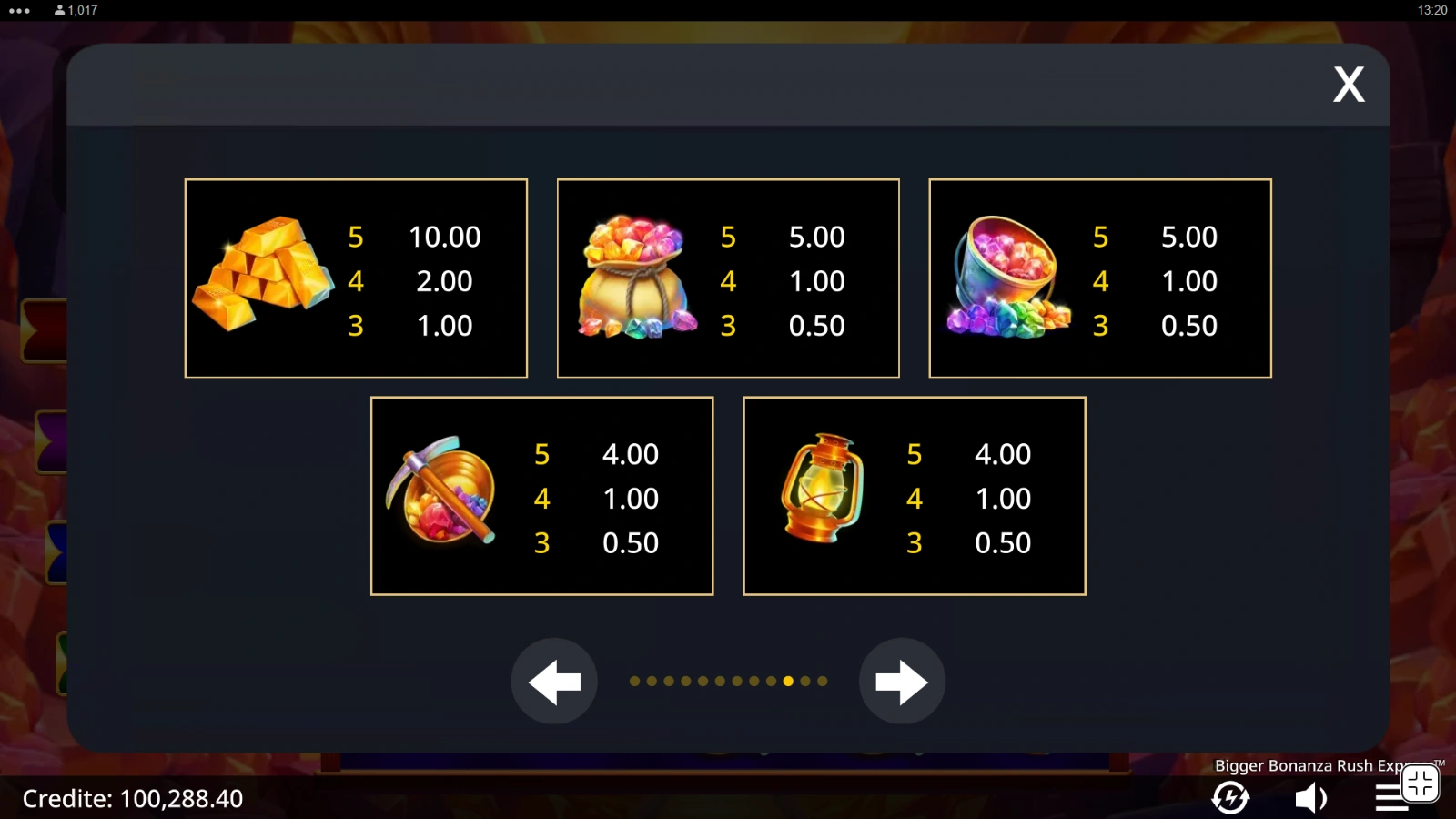Open the hamburger game menu

(1389, 798)
